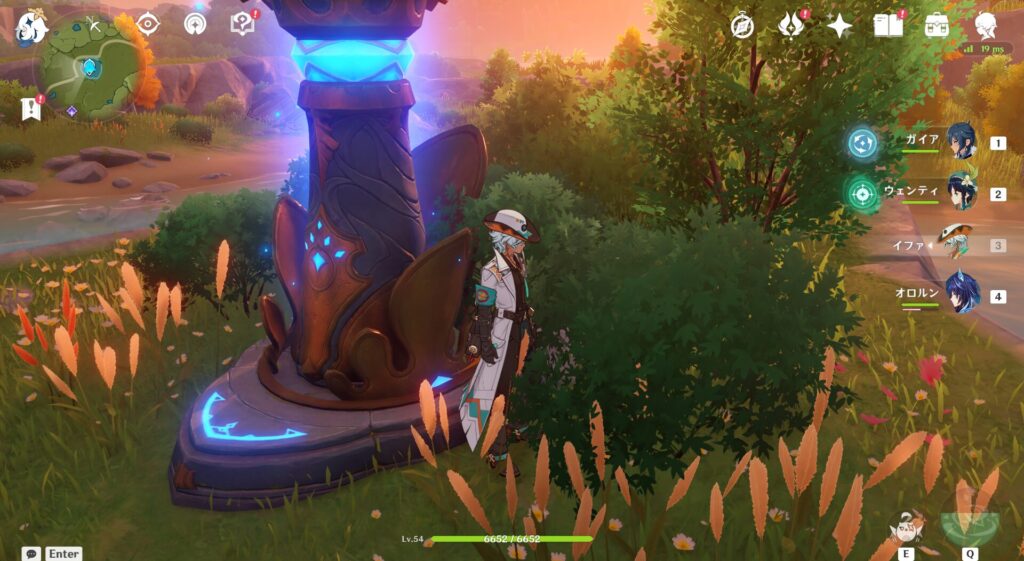The width and height of the screenshot is (1024, 561).
Task: Open the adventurer handbook book icon
Action: click(x=888, y=26)
